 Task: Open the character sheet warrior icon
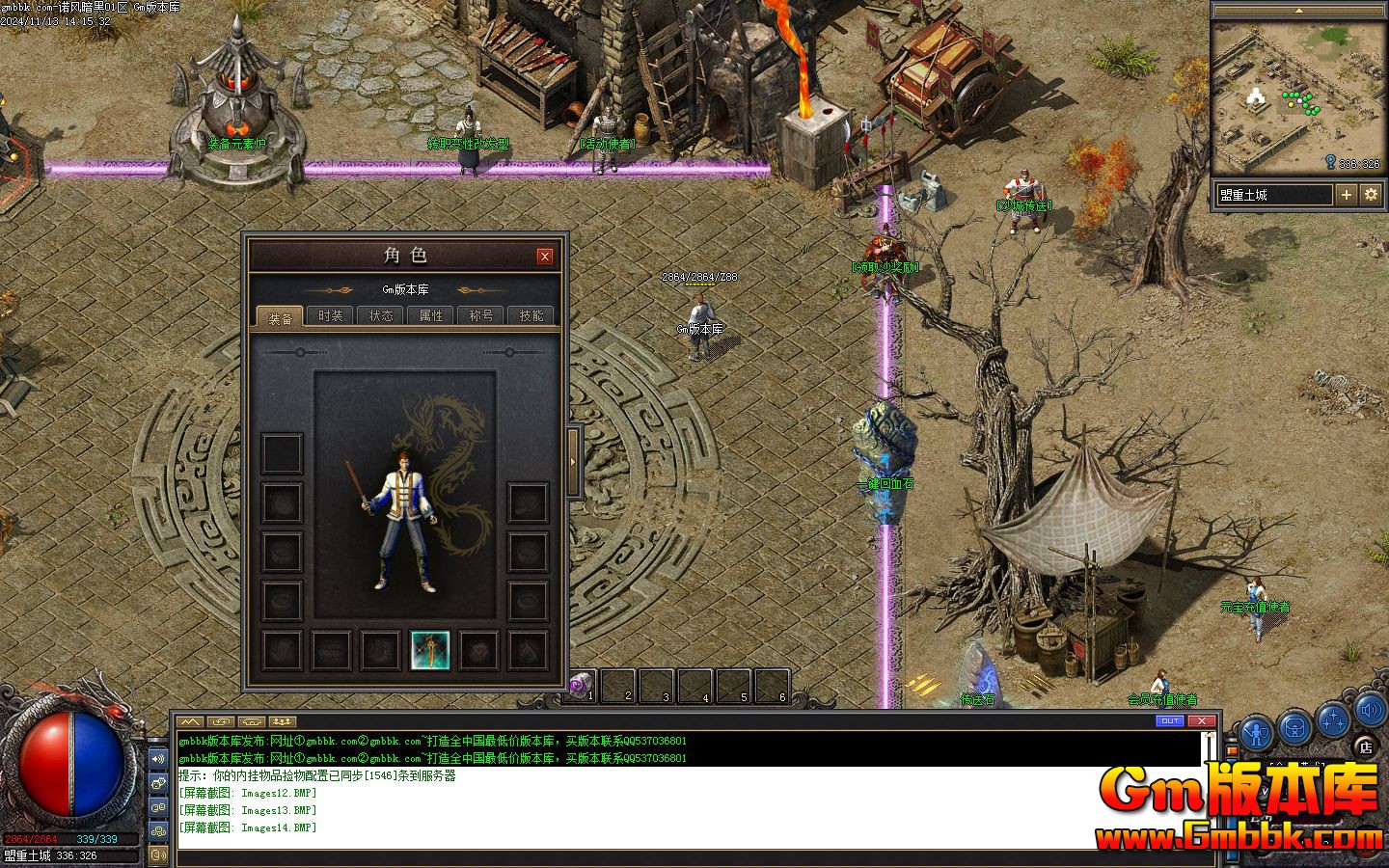click(x=1258, y=734)
